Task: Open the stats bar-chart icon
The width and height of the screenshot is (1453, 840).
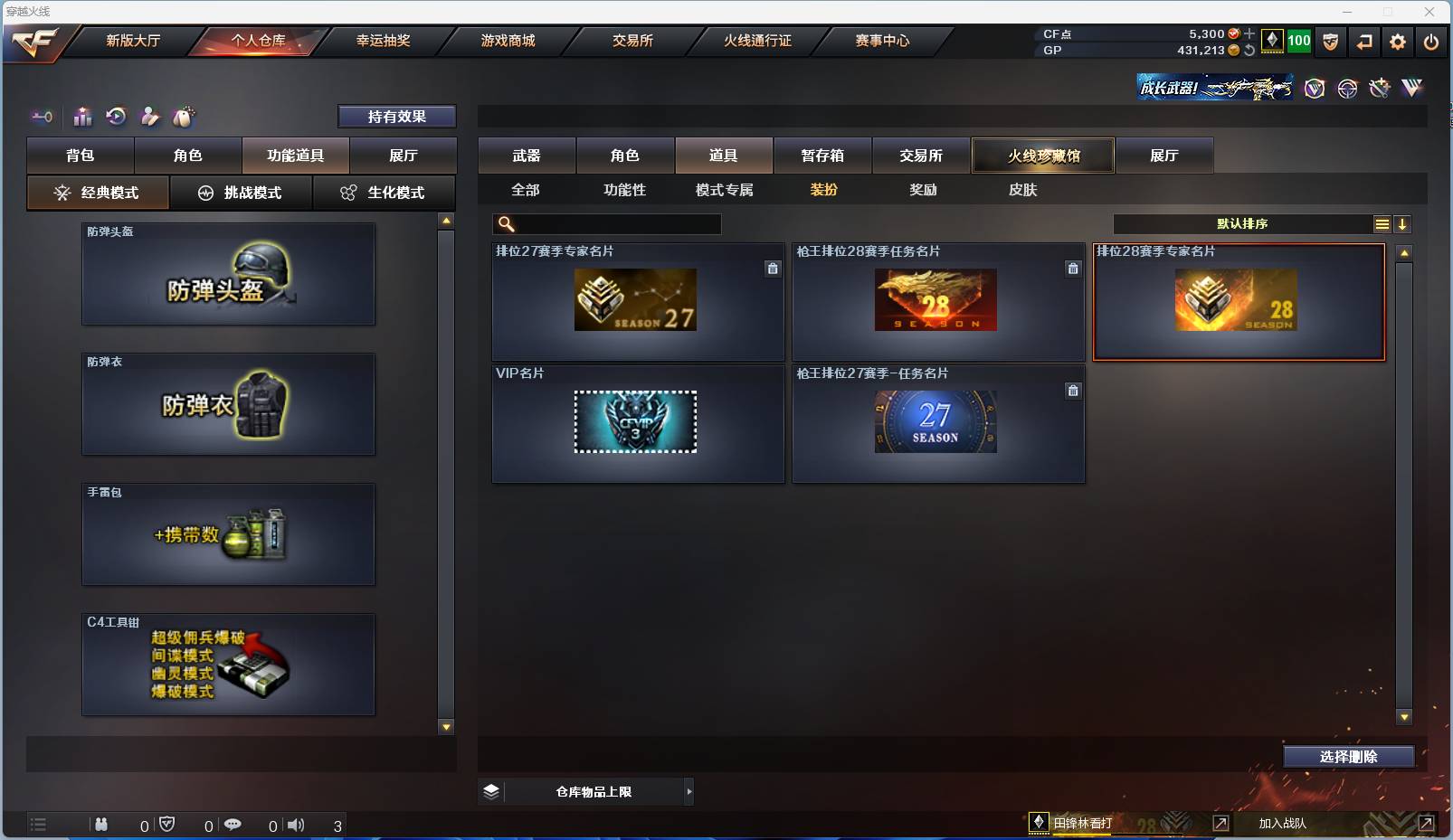Action: (x=82, y=117)
